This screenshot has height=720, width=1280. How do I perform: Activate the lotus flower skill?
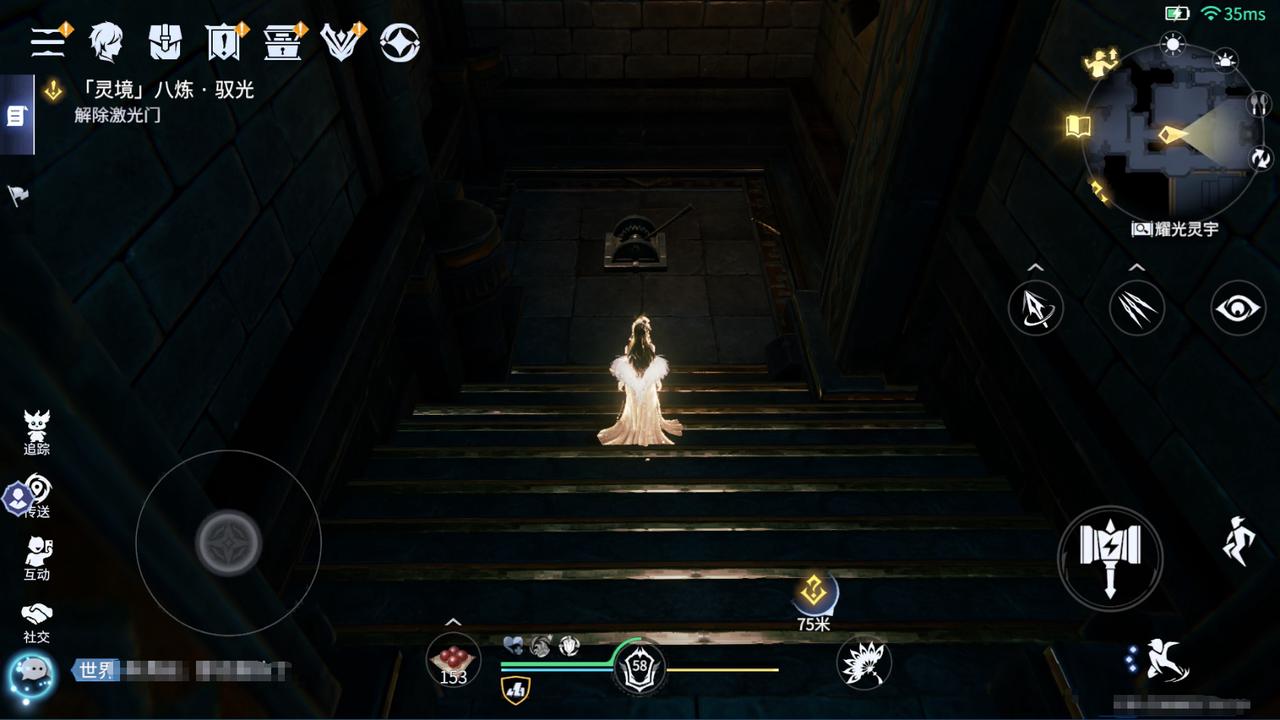[864, 663]
